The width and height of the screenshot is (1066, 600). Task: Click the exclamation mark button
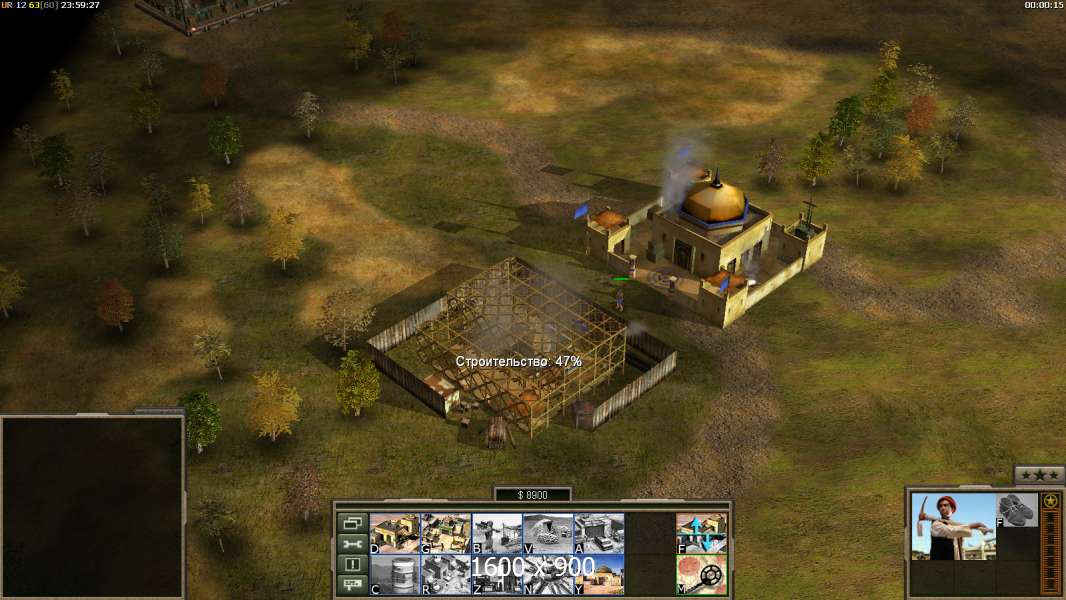point(352,565)
